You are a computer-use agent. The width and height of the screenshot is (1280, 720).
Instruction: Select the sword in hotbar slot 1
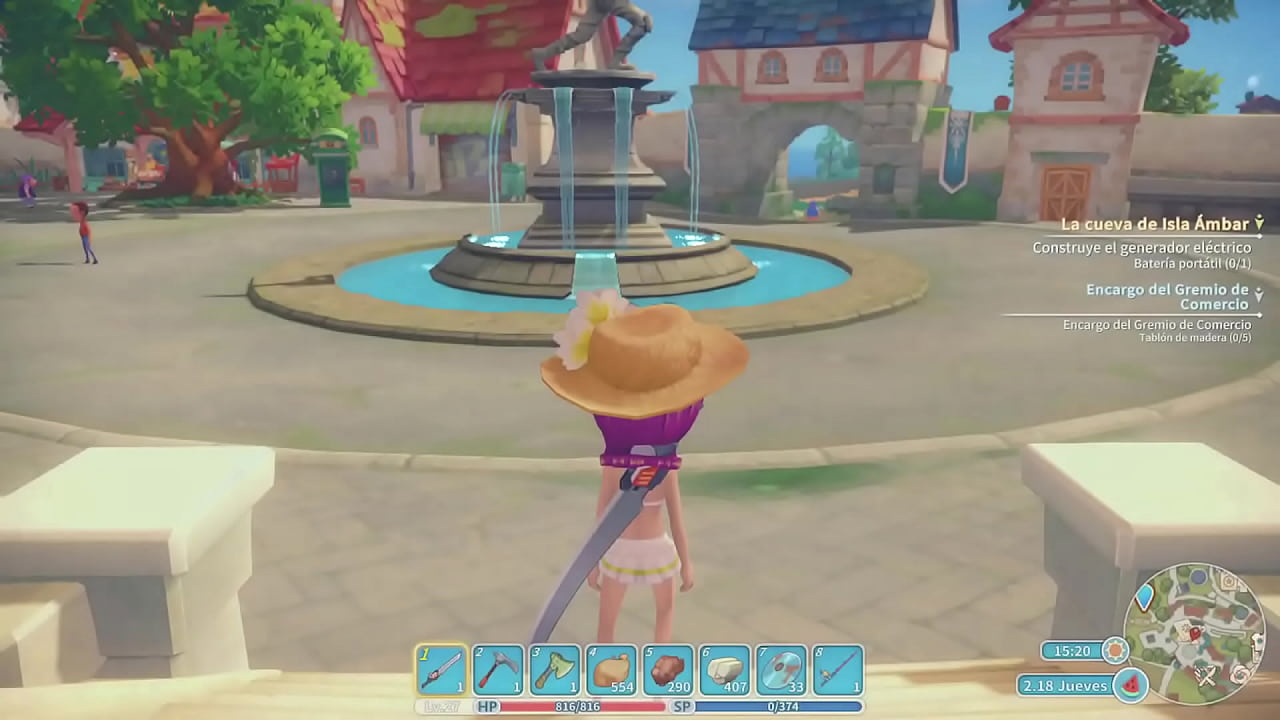(x=441, y=670)
